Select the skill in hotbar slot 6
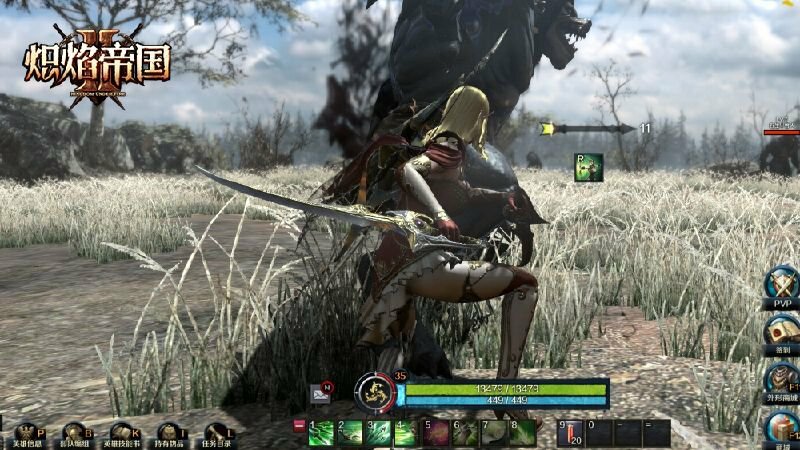This screenshot has width=800, height=450. (465, 432)
